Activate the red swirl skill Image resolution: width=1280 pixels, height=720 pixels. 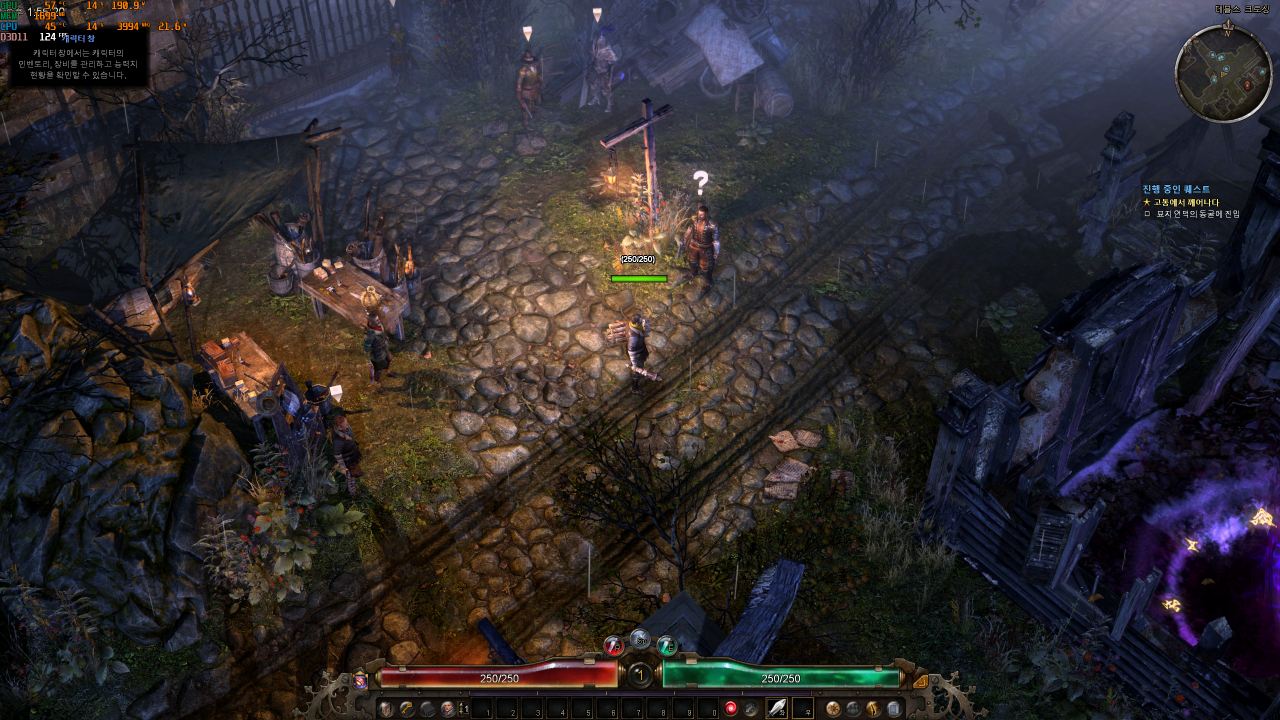coord(731,709)
